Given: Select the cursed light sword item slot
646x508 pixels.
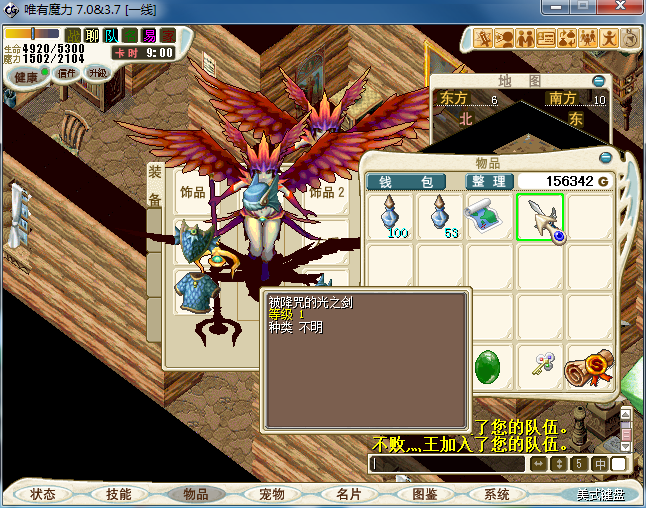Looking at the screenshot, I should [540, 217].
